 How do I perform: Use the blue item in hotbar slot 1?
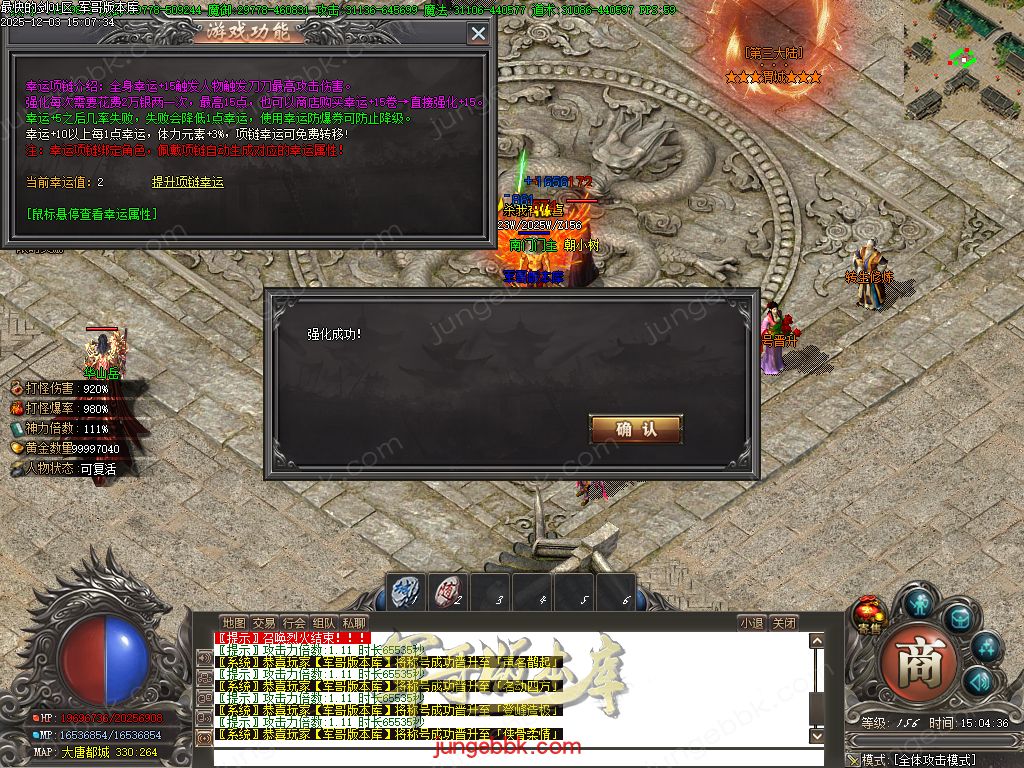[x=405, y=591]
